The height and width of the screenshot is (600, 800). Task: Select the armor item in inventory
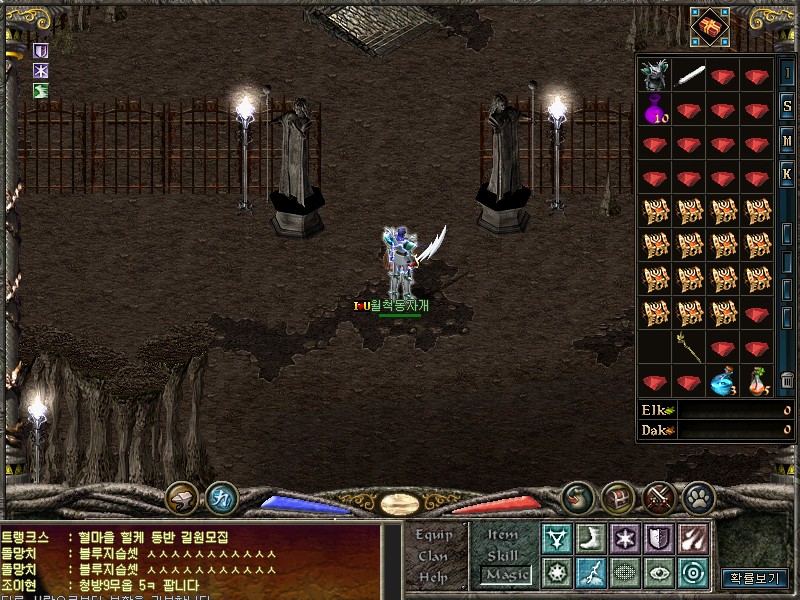coord(656,75)
